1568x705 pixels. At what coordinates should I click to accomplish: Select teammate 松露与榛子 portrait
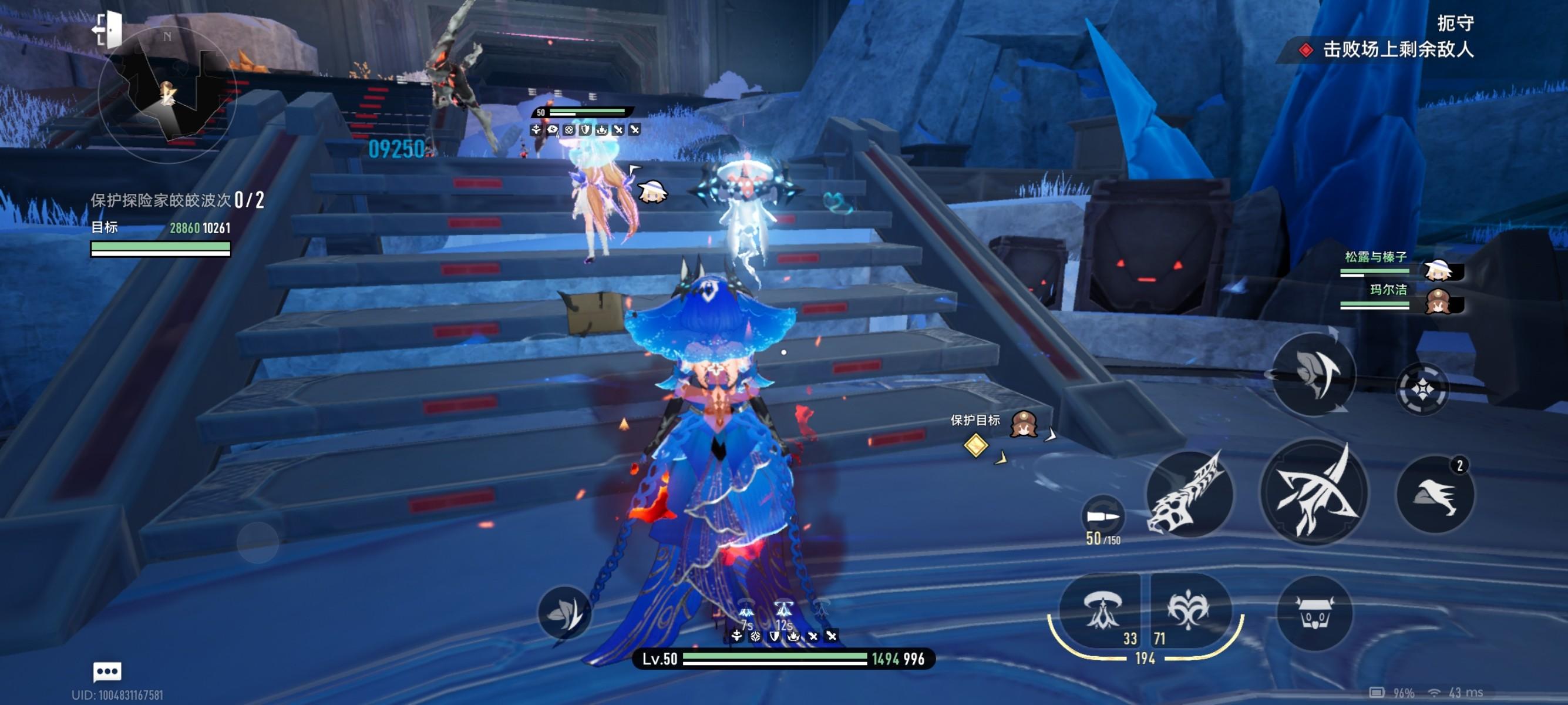pyautogui.click(x=1439, y=270)
